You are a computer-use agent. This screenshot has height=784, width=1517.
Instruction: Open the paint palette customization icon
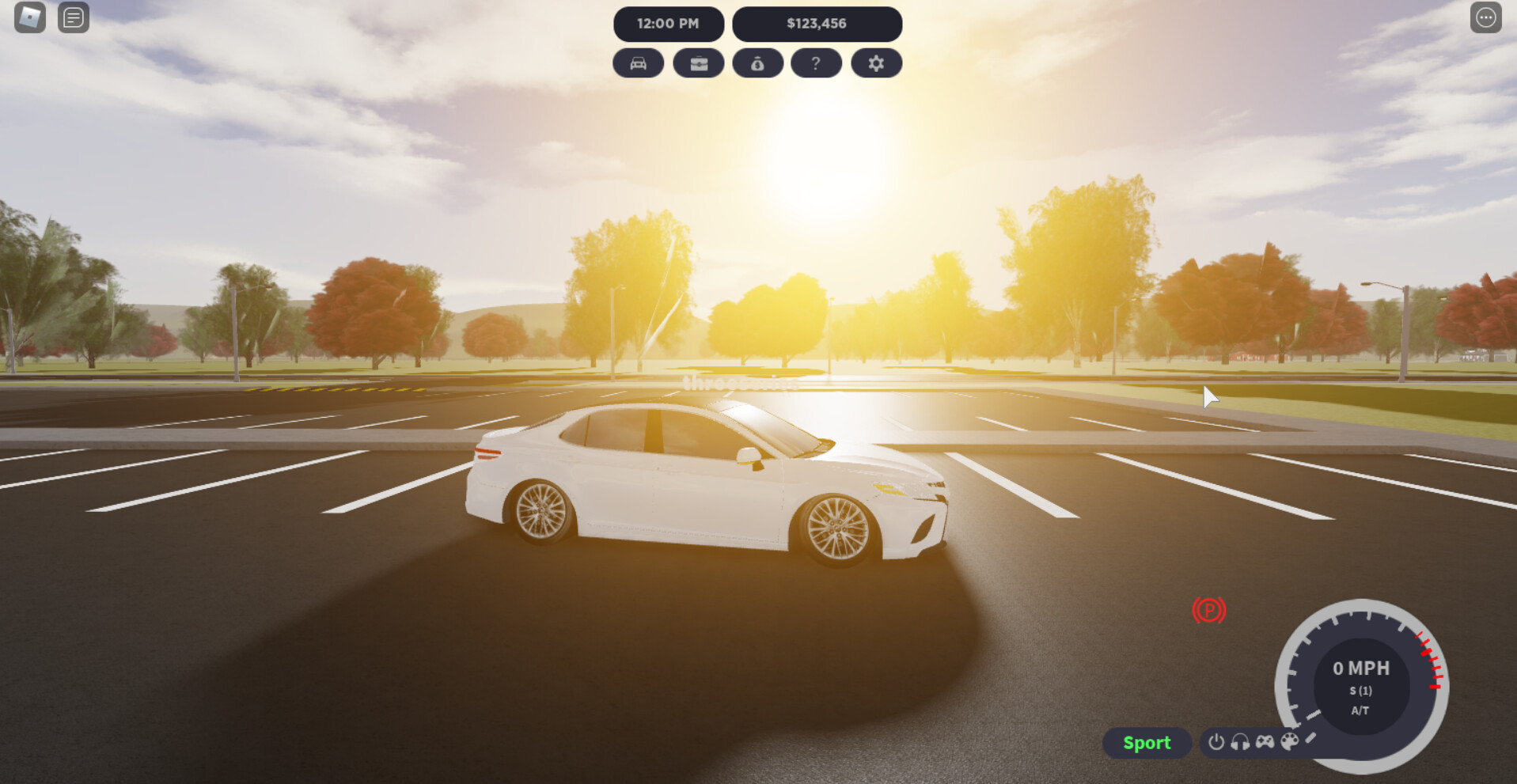pos(1289,742)
